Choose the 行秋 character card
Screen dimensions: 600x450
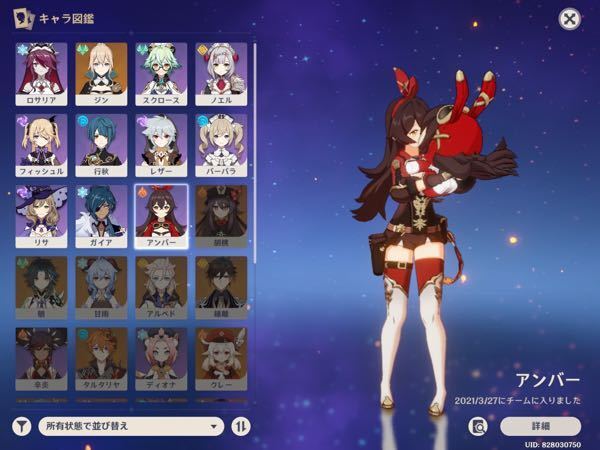(101, 145)
